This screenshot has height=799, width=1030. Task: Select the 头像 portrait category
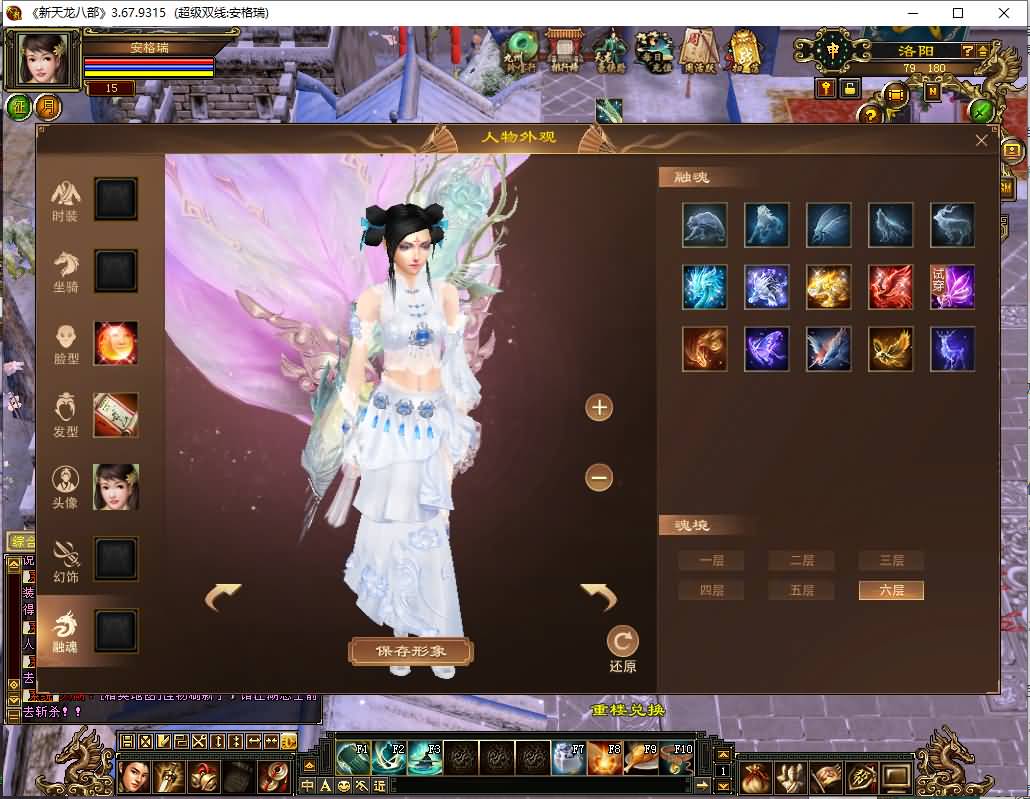tap(66, 487)
